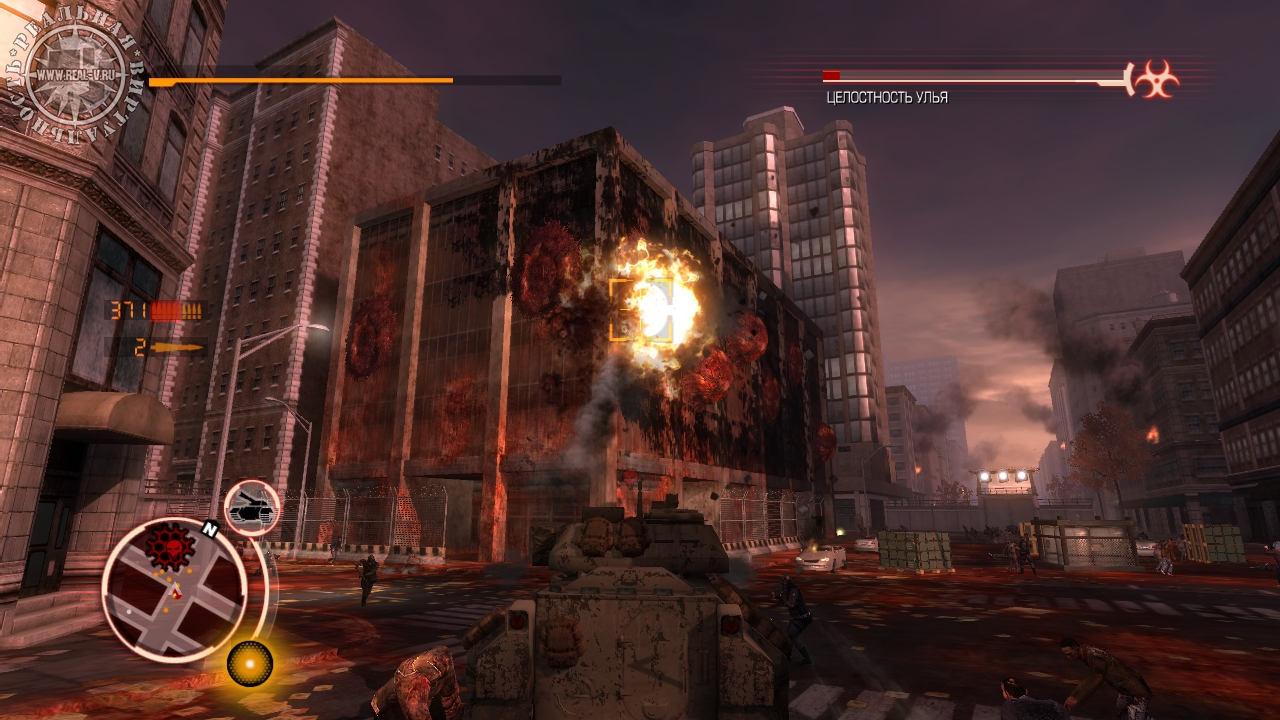
Task: Click the circular minimap
Action: coord(173,590)
